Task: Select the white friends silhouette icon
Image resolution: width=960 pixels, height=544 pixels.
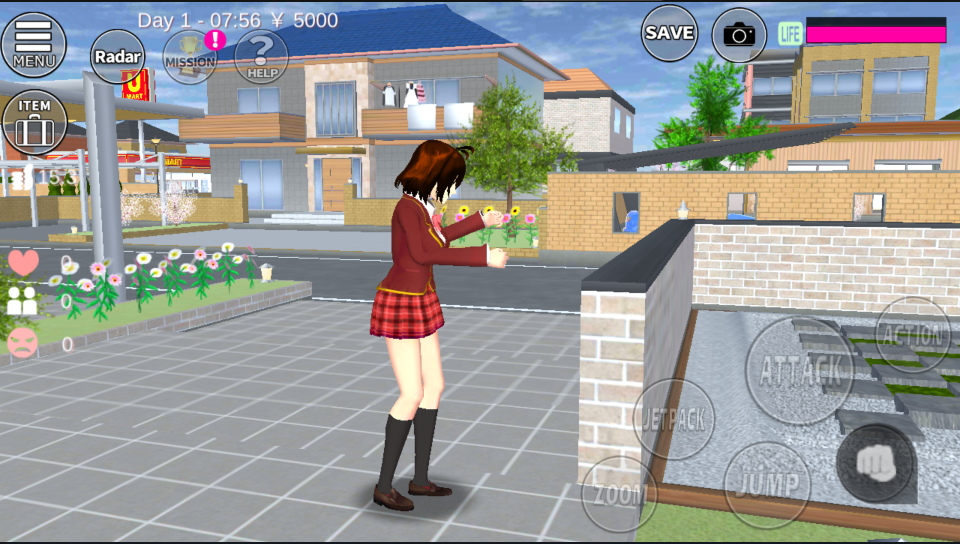Action: [x=22, y=301]
